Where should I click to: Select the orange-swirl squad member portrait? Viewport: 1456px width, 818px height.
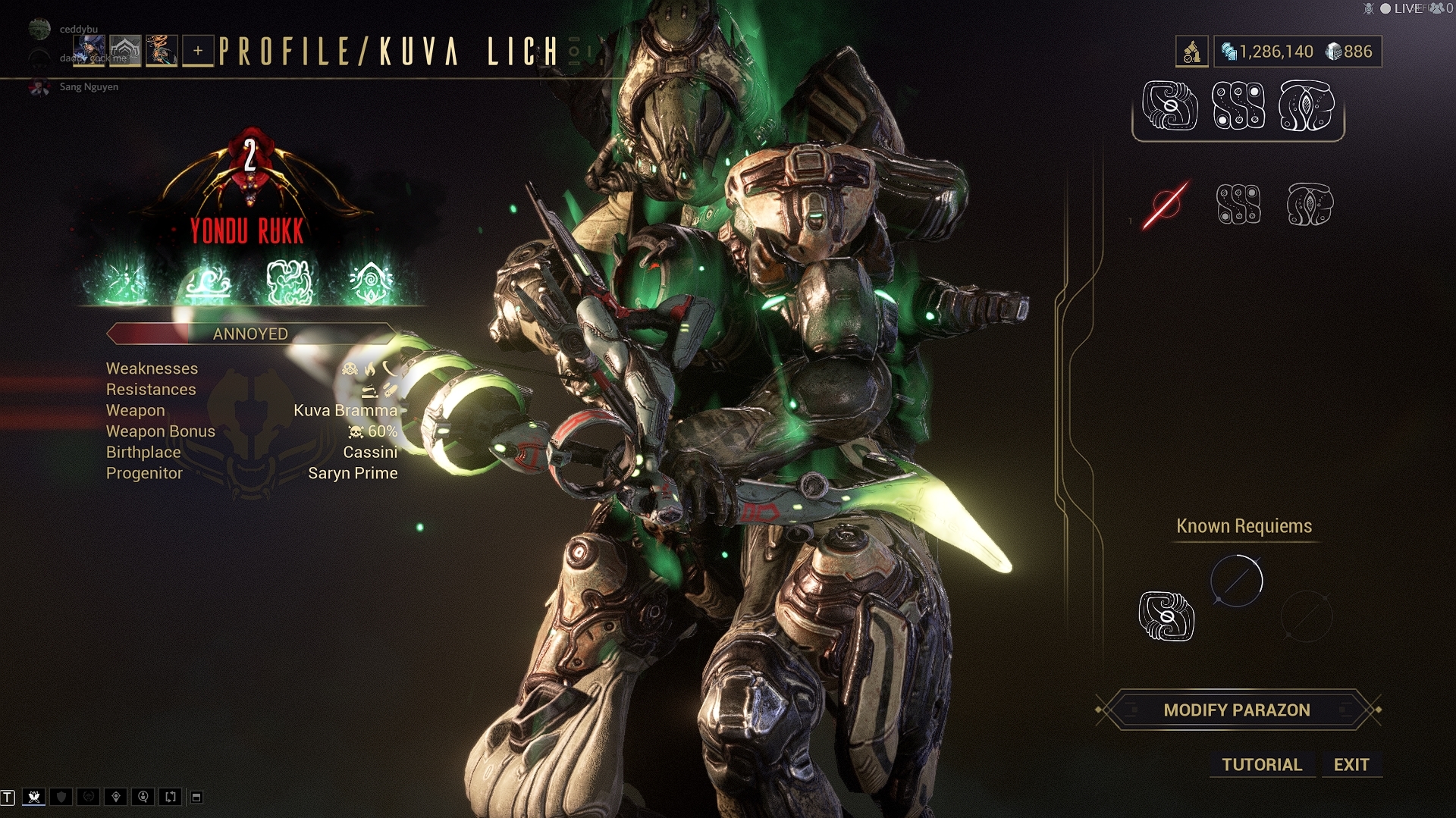[162, 51]
